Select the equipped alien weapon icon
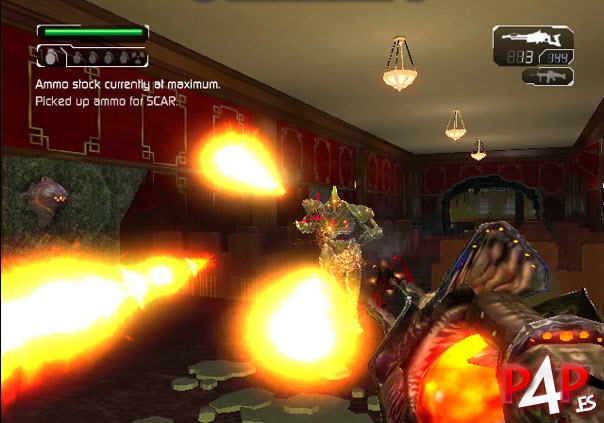The image size is (604, 423). tap(529, 39)
